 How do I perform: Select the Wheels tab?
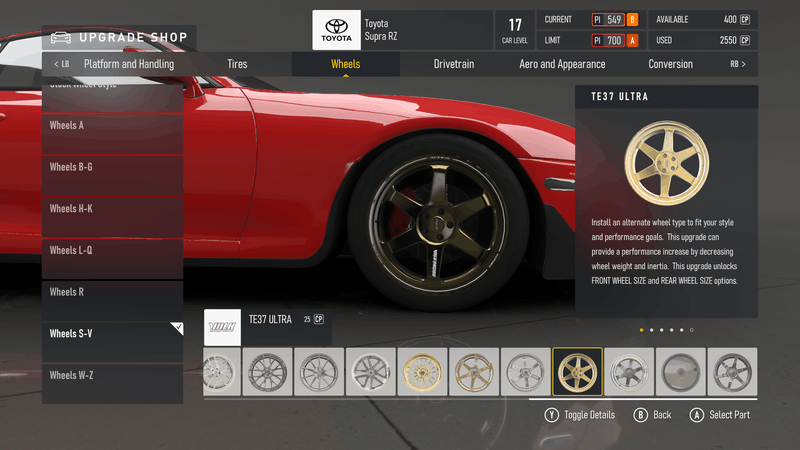346,64
